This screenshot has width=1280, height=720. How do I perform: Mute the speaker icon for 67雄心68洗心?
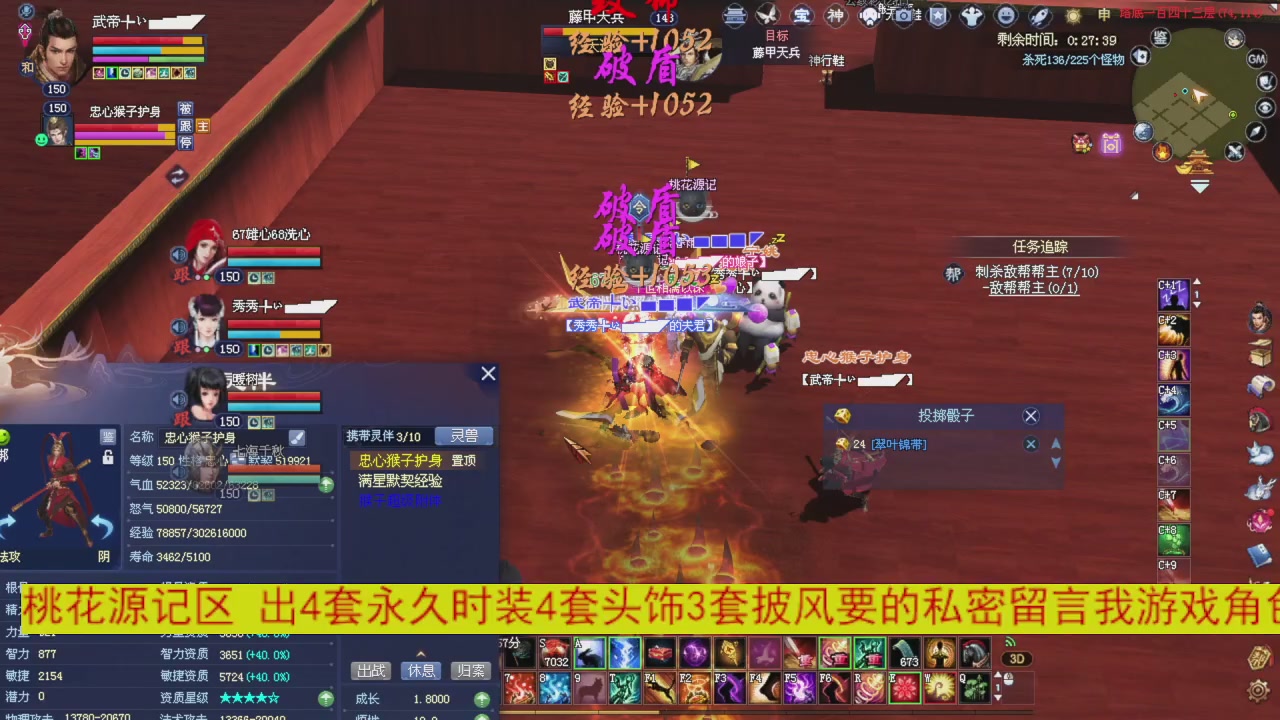(179, 255)
